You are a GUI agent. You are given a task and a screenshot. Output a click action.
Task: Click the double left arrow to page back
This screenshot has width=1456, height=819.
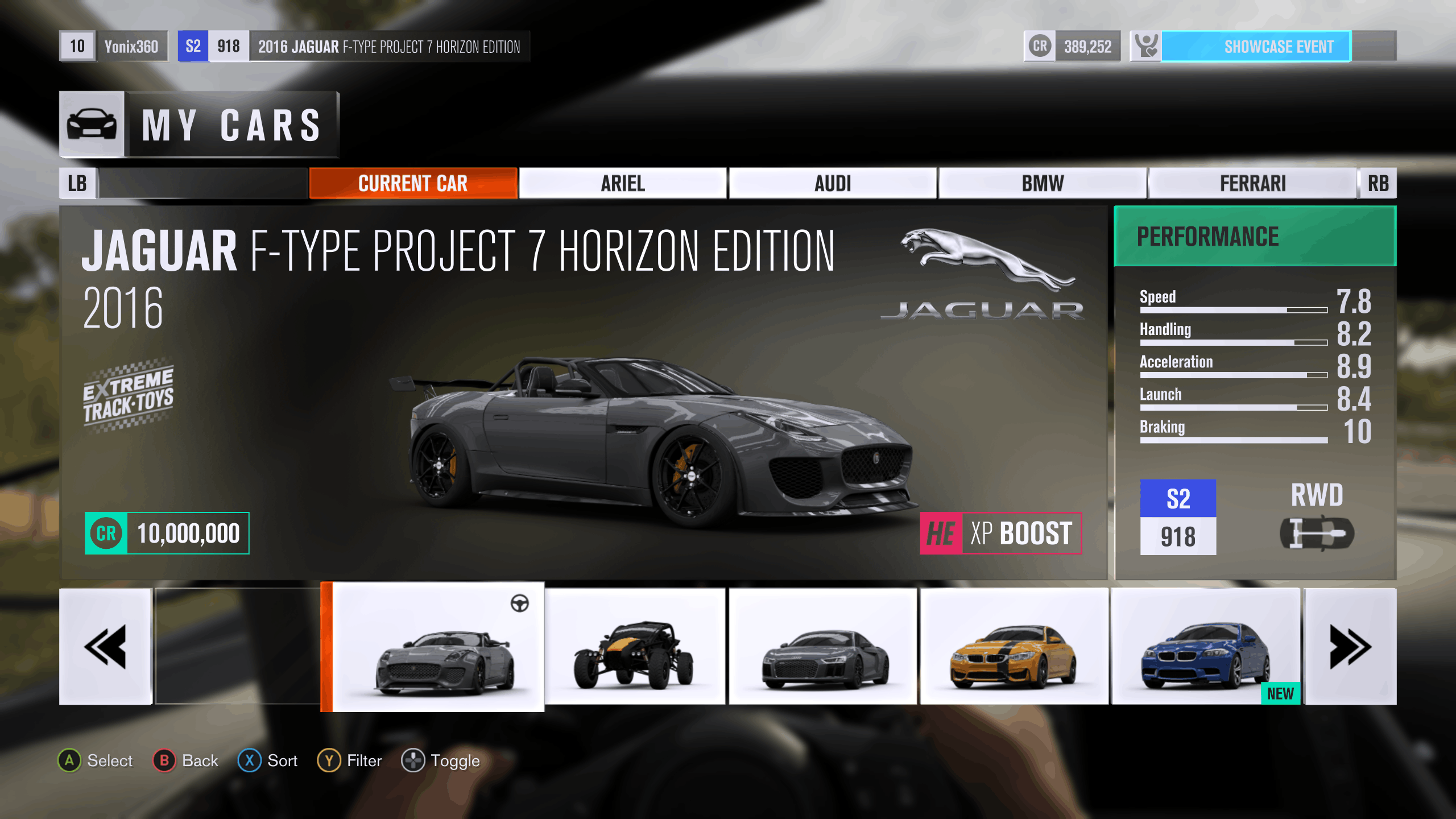point(106,647)
